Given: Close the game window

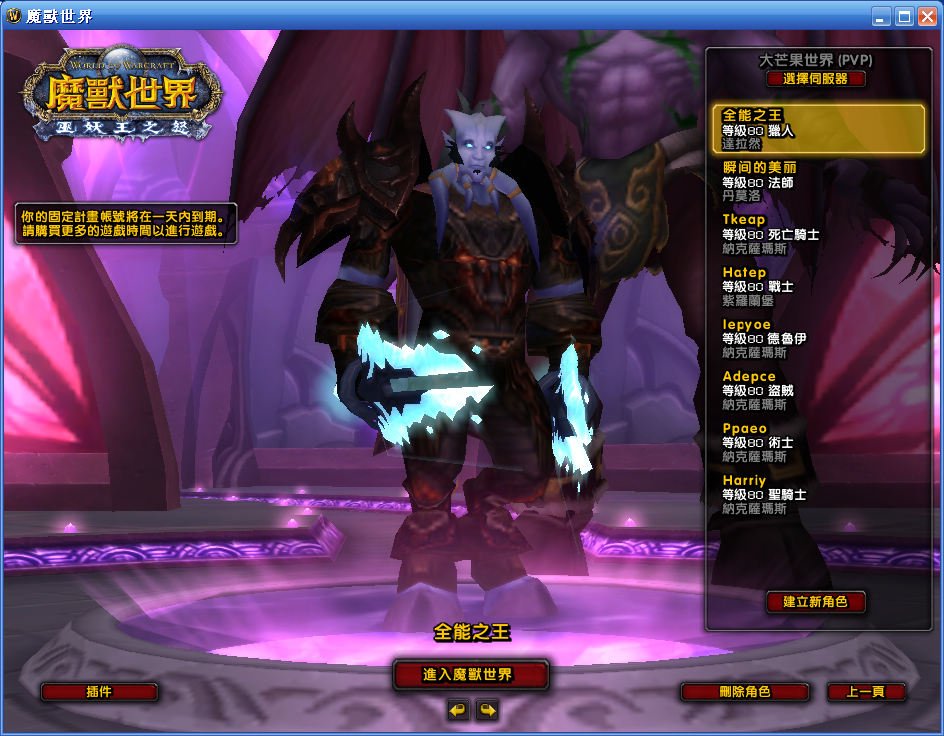Looking at the screenshot, I should coord(926,16).
